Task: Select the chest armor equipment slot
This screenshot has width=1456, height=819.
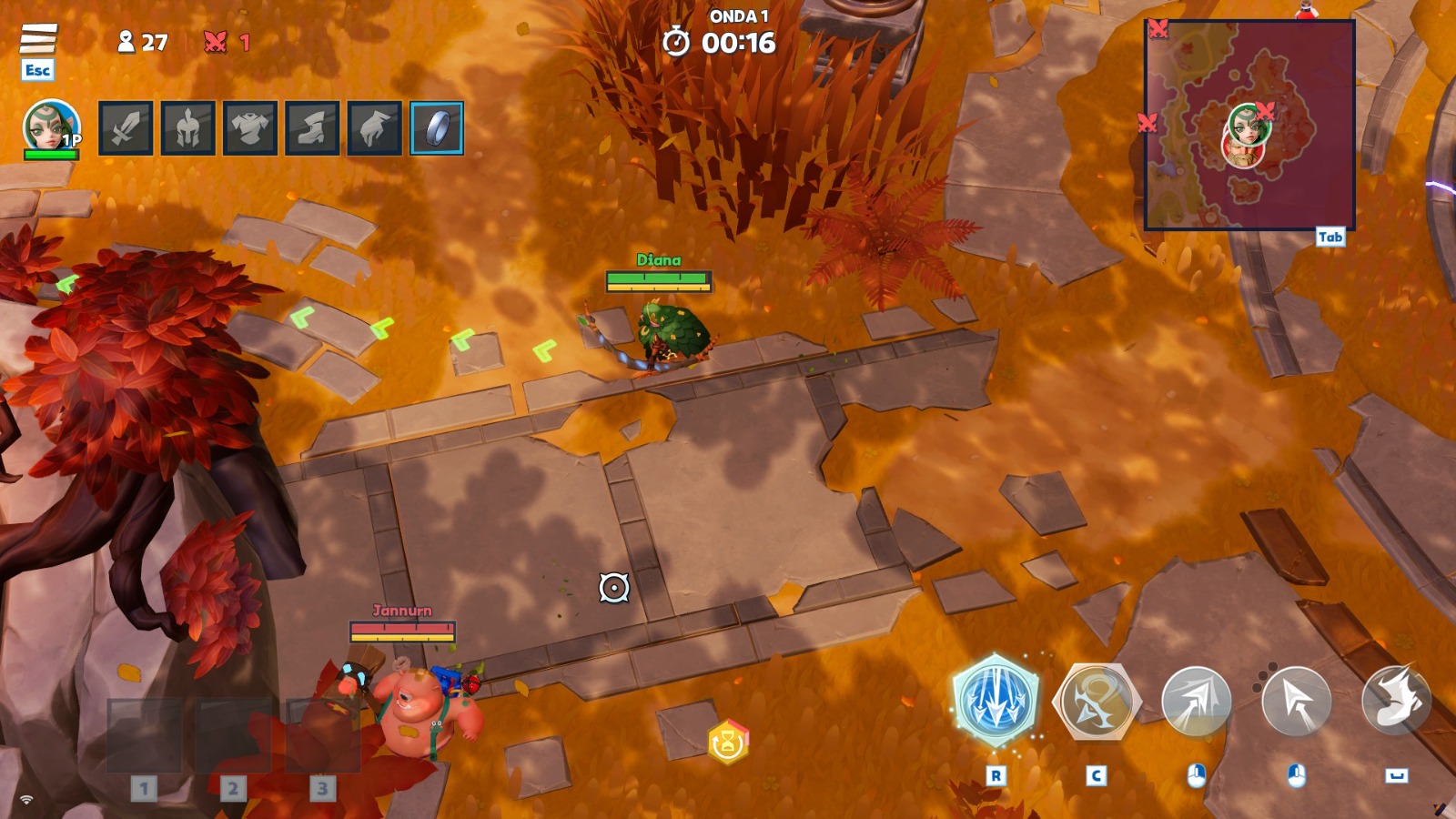Action: click(250, 128)
